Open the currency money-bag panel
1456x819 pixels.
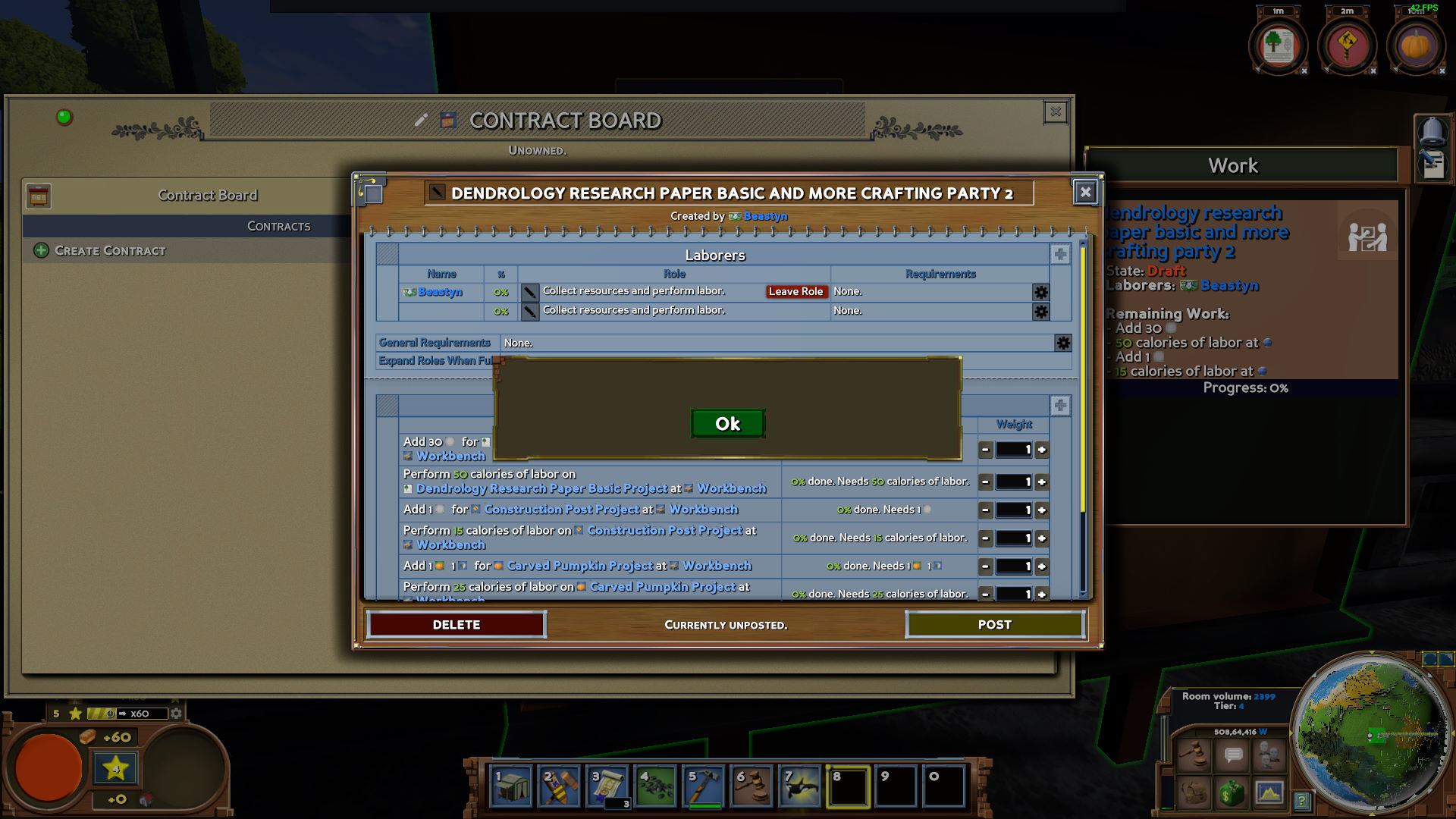click(x=1232, y=795)
